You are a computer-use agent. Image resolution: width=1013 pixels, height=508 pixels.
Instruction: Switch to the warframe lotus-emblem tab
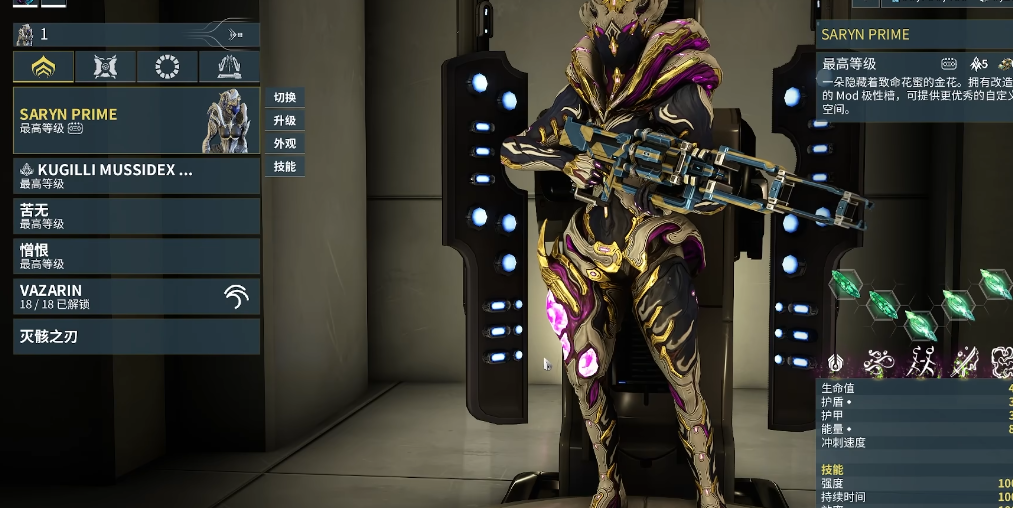click(43, 67)
